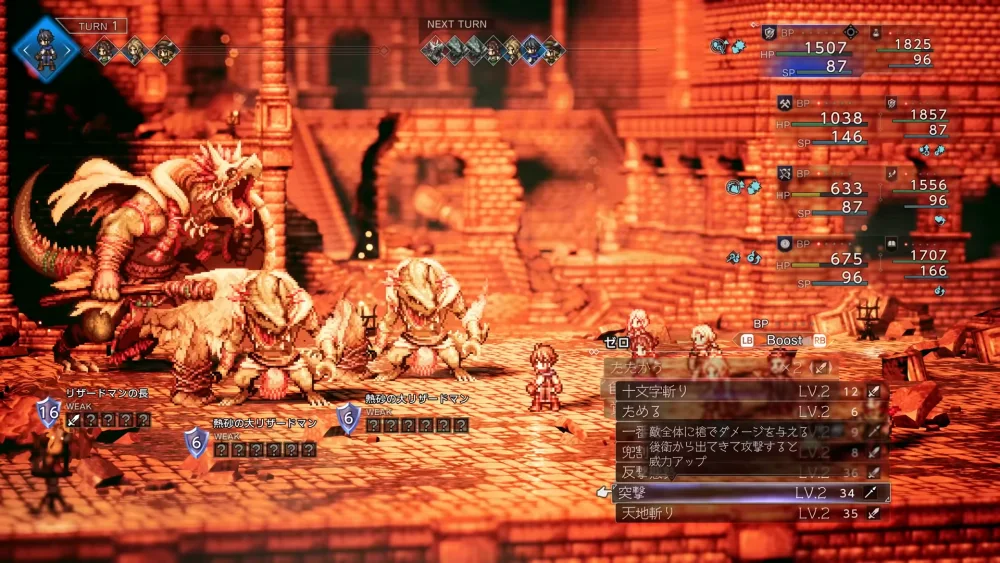Click the revealed sword weakness icon

coord(74,421)
